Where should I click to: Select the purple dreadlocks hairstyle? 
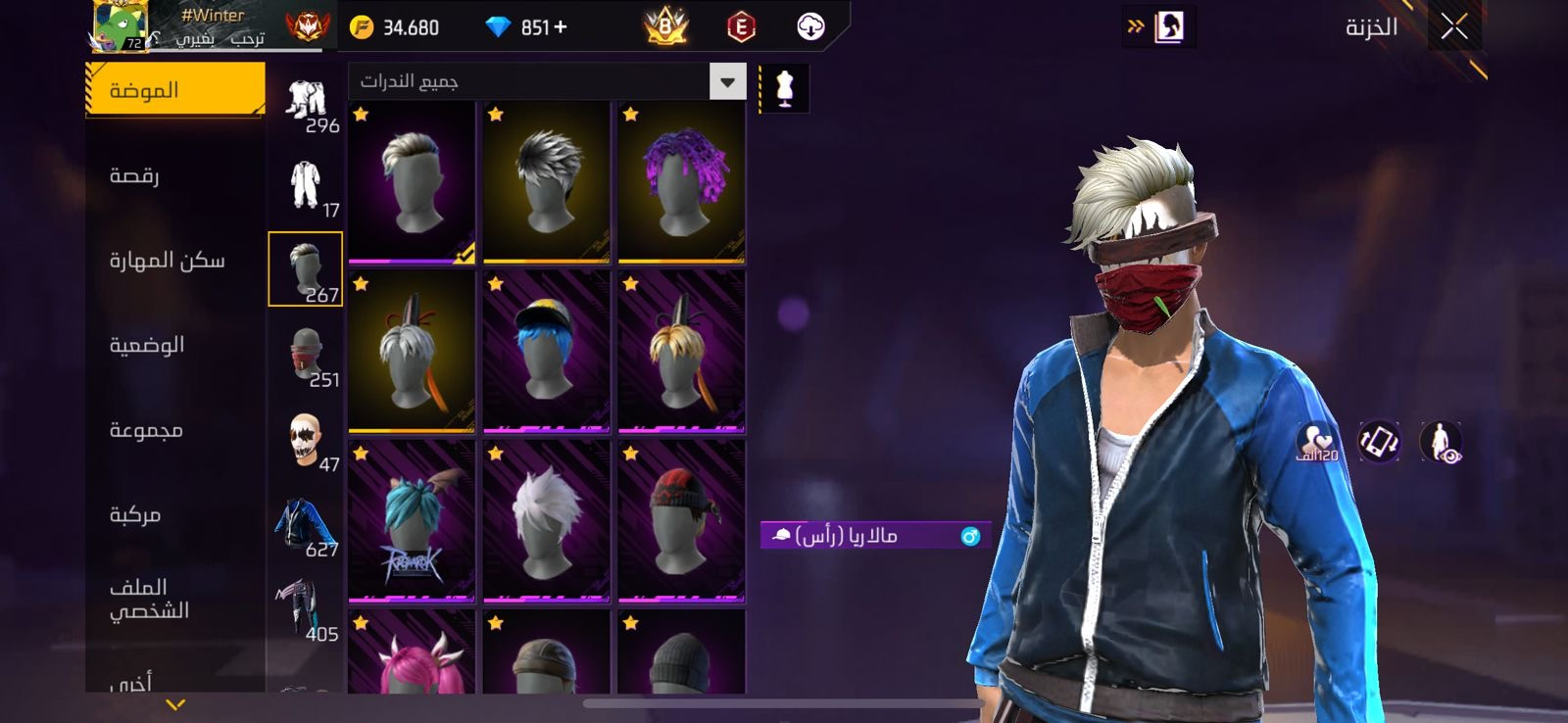pyautogui.click(x=682, y=182)
